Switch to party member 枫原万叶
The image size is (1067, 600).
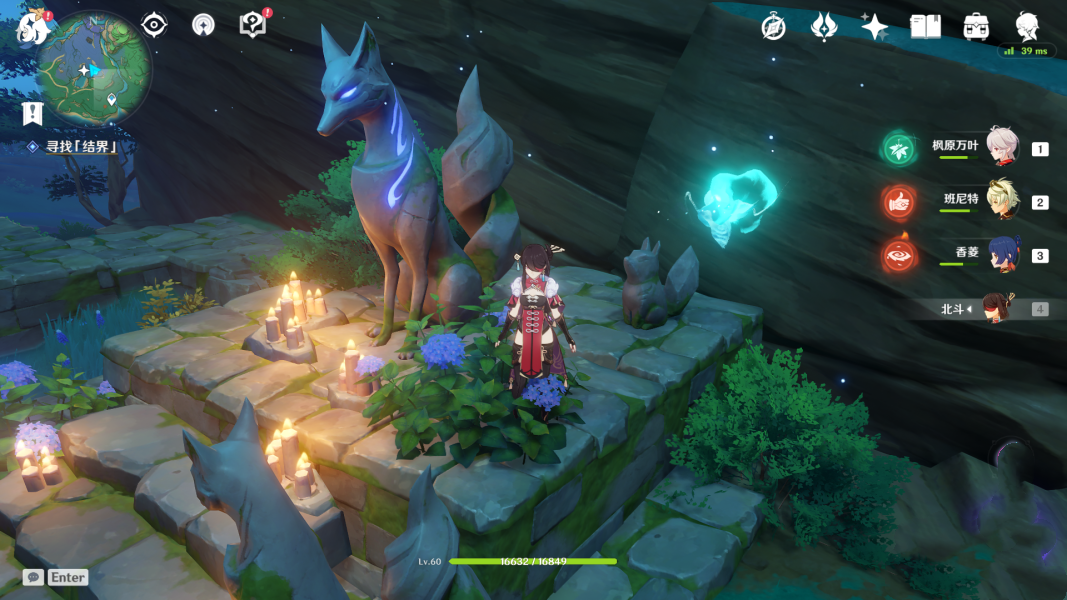click(1002, 148)
